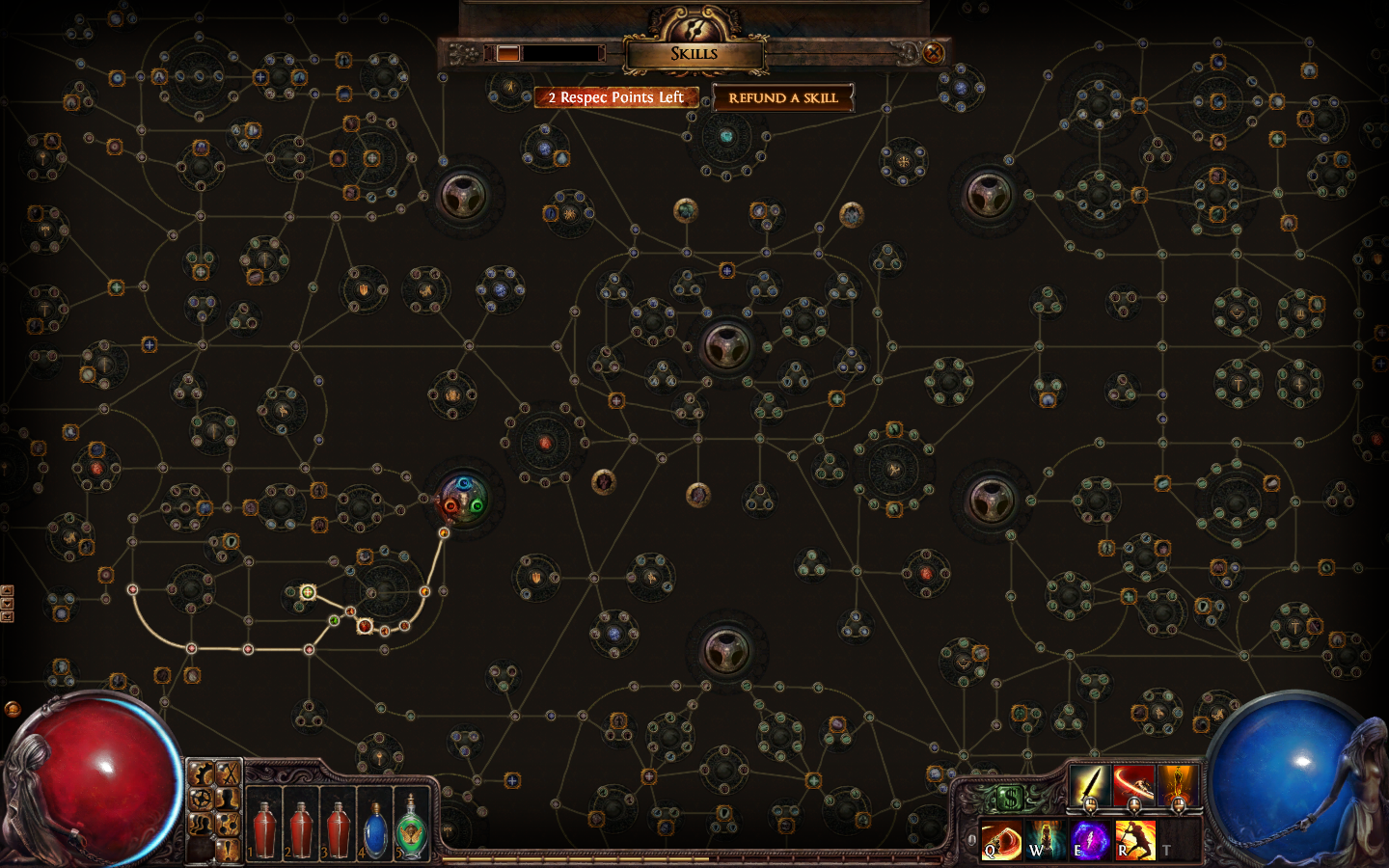Open skill binding selector under the sword icon
1389x868 pixels.
[x=1091, y=806]
